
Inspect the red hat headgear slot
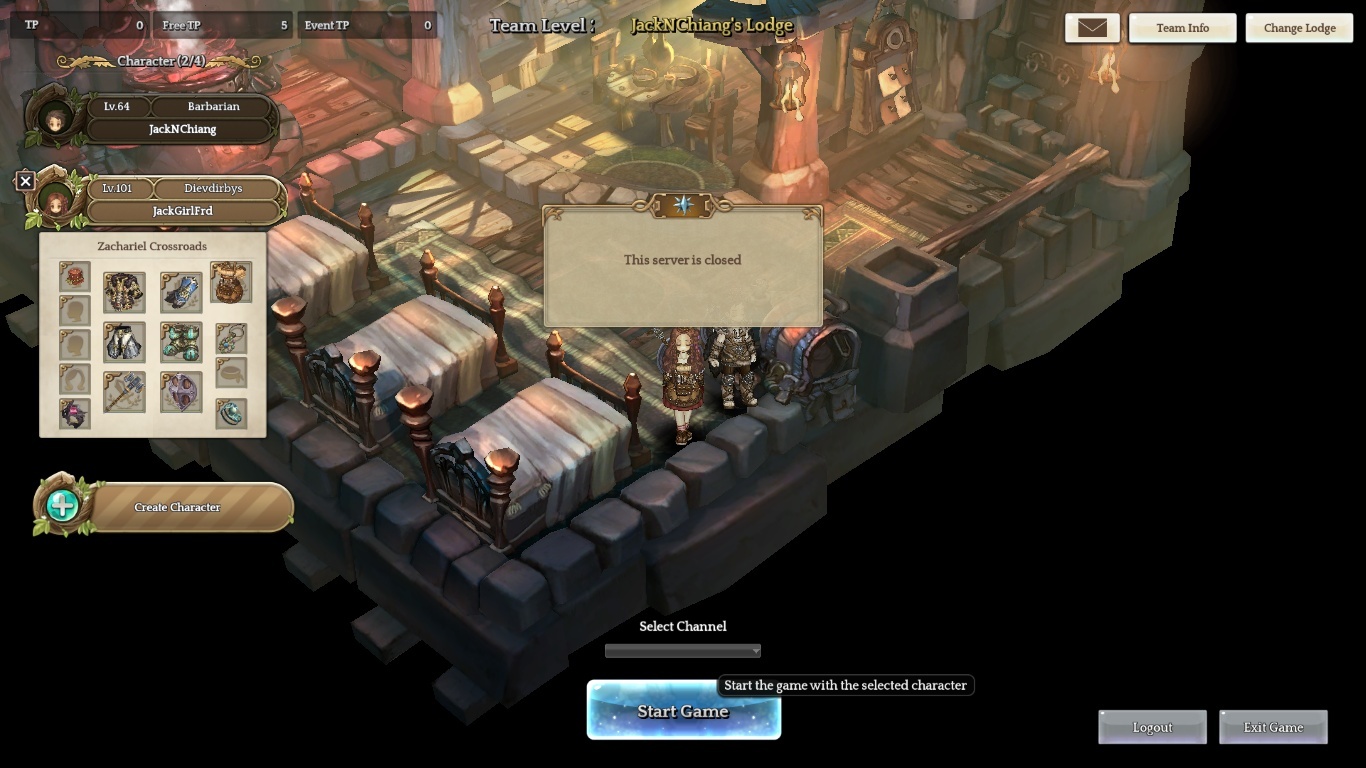[x=74, y=277]
